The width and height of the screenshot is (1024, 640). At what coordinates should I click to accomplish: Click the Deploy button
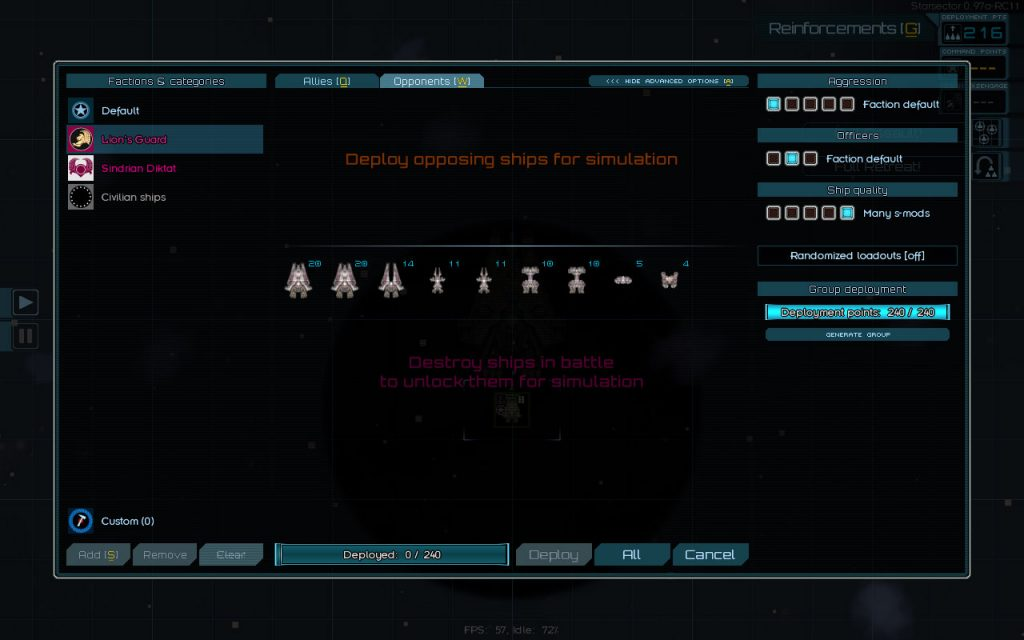pyautogui.click(x=553, y=555)
